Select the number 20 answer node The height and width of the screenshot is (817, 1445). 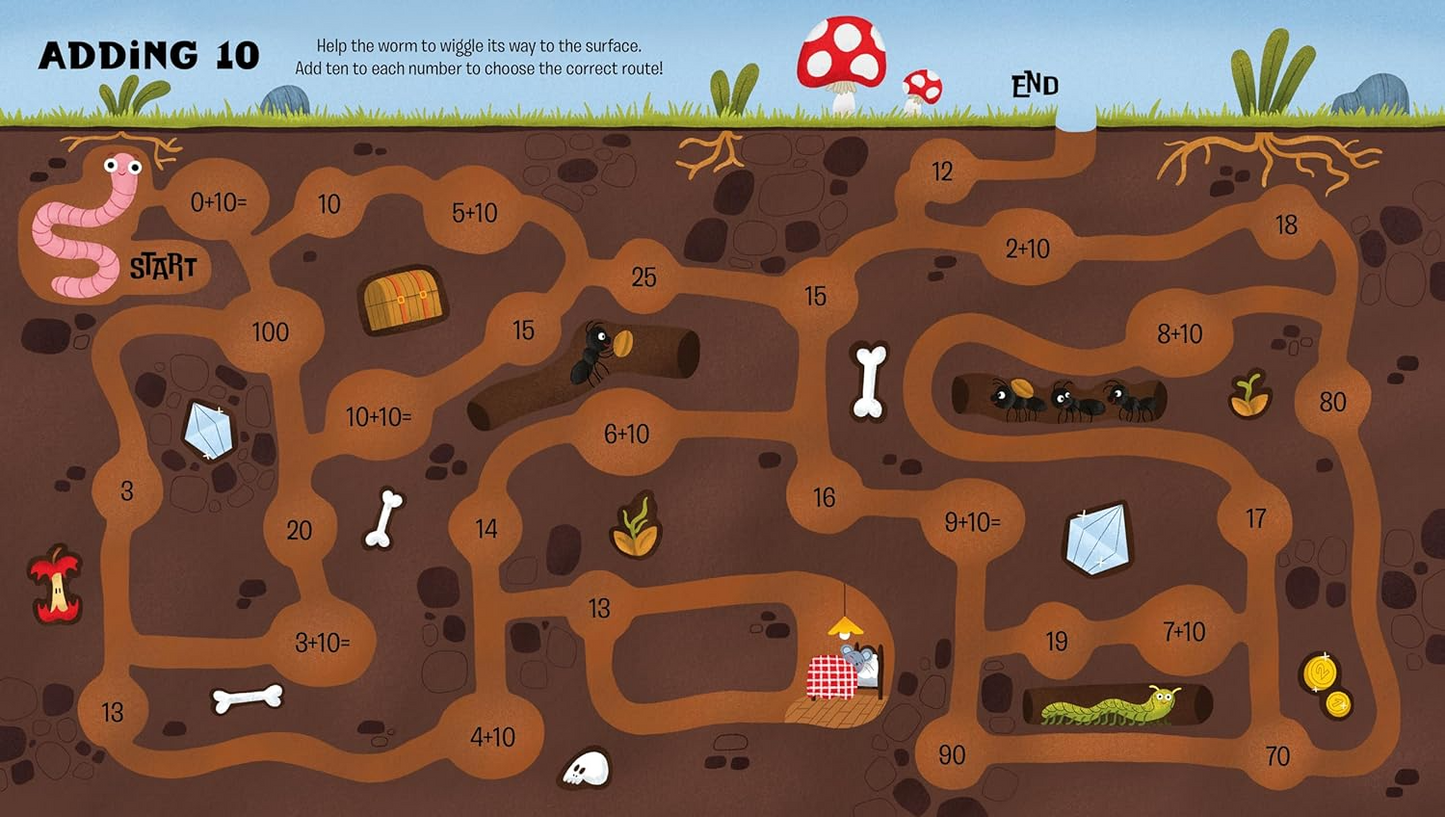click(299, 530)
